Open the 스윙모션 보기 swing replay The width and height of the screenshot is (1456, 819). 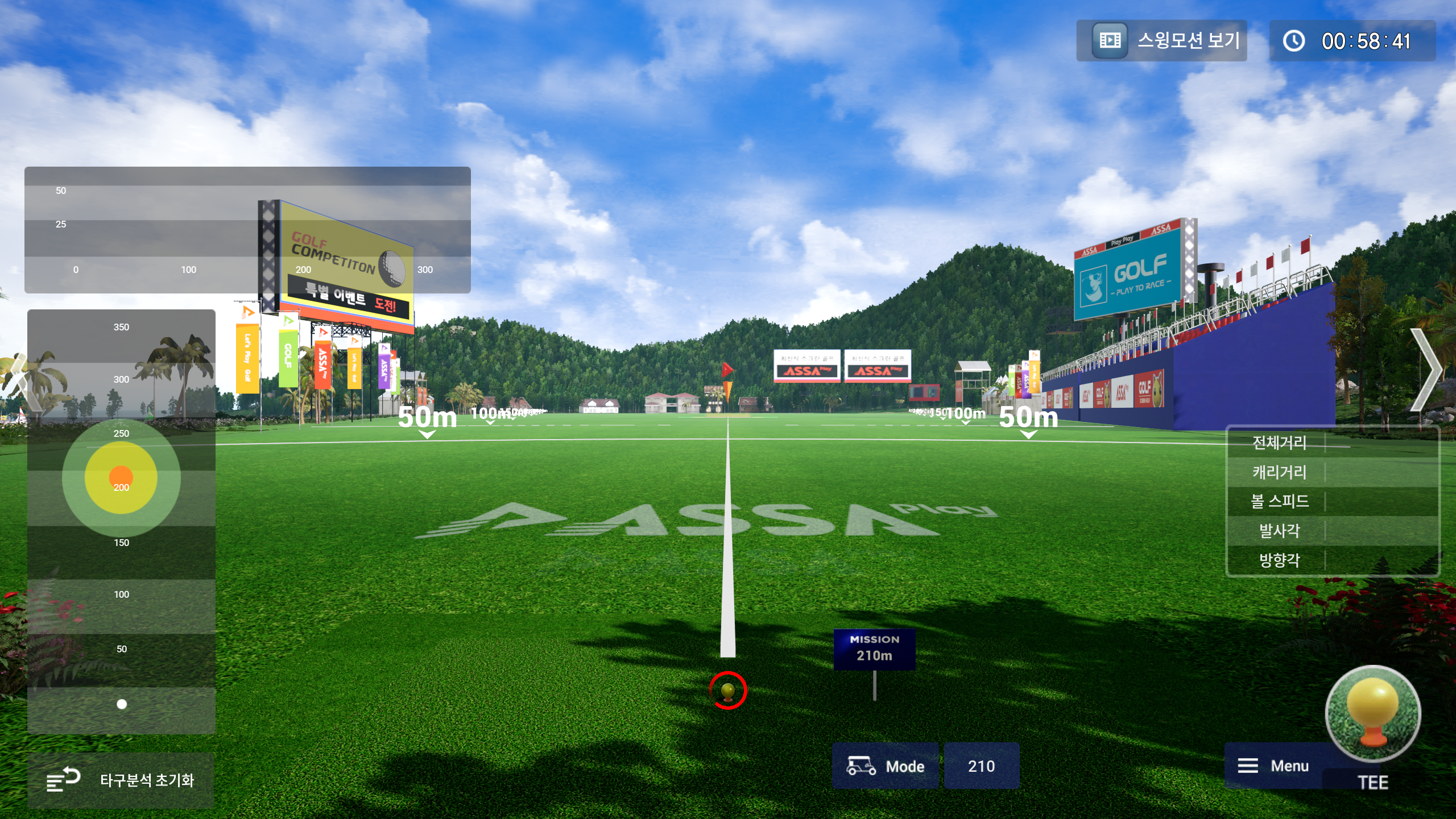pyautogui.click(x=1161, y=41)
